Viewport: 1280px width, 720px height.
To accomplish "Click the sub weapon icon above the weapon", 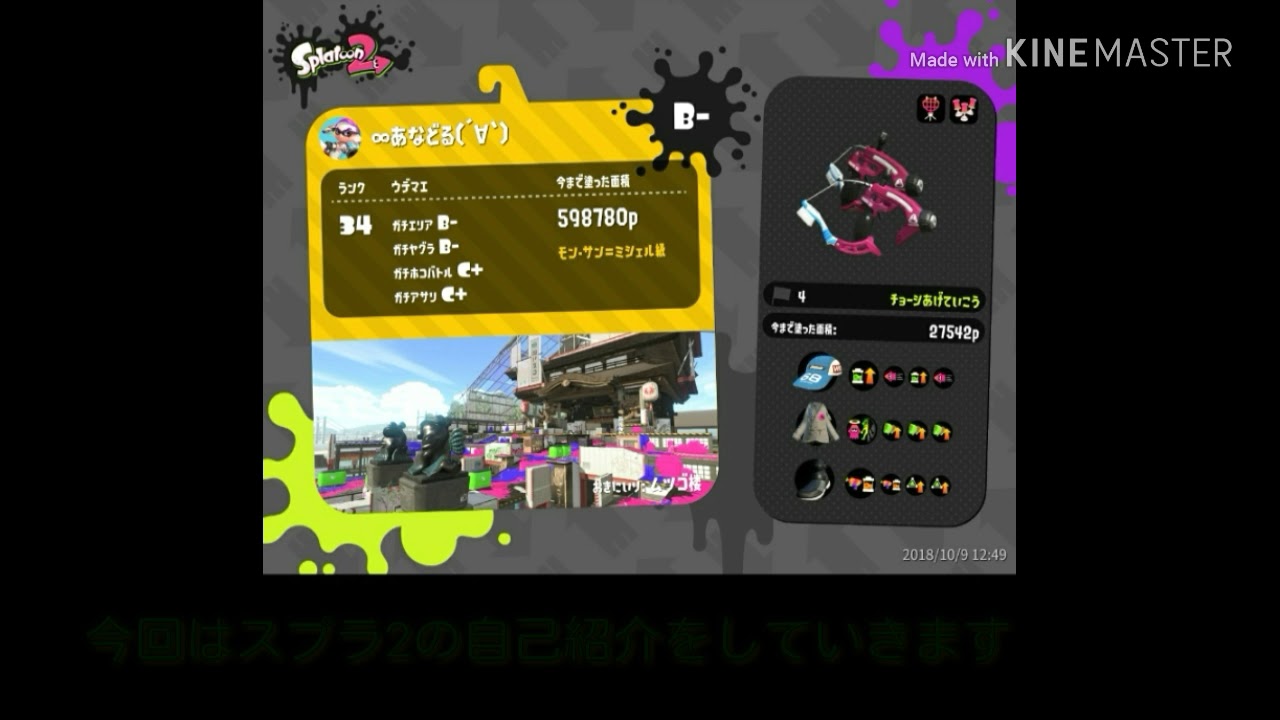I will [928, 108].
